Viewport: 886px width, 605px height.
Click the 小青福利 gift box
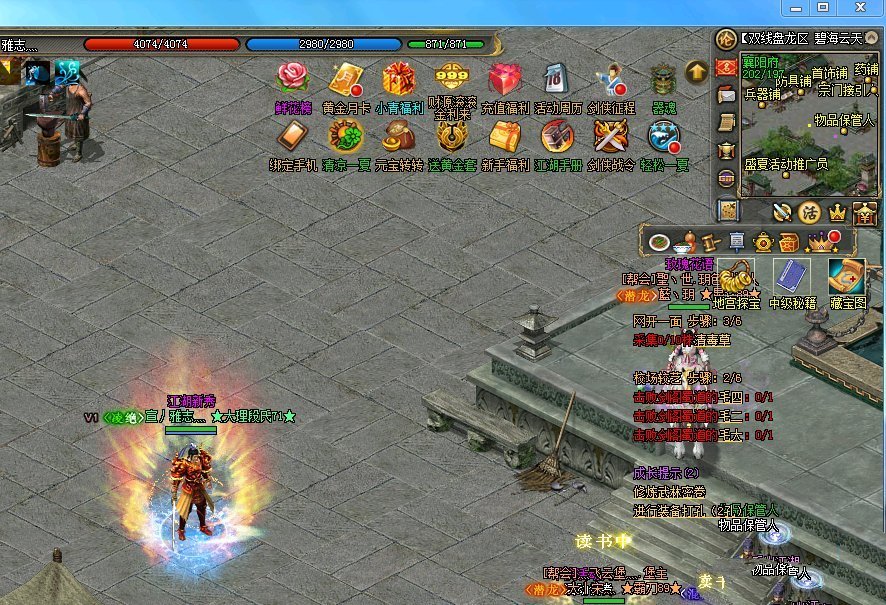pyautogui.click(x=398, y=78)
